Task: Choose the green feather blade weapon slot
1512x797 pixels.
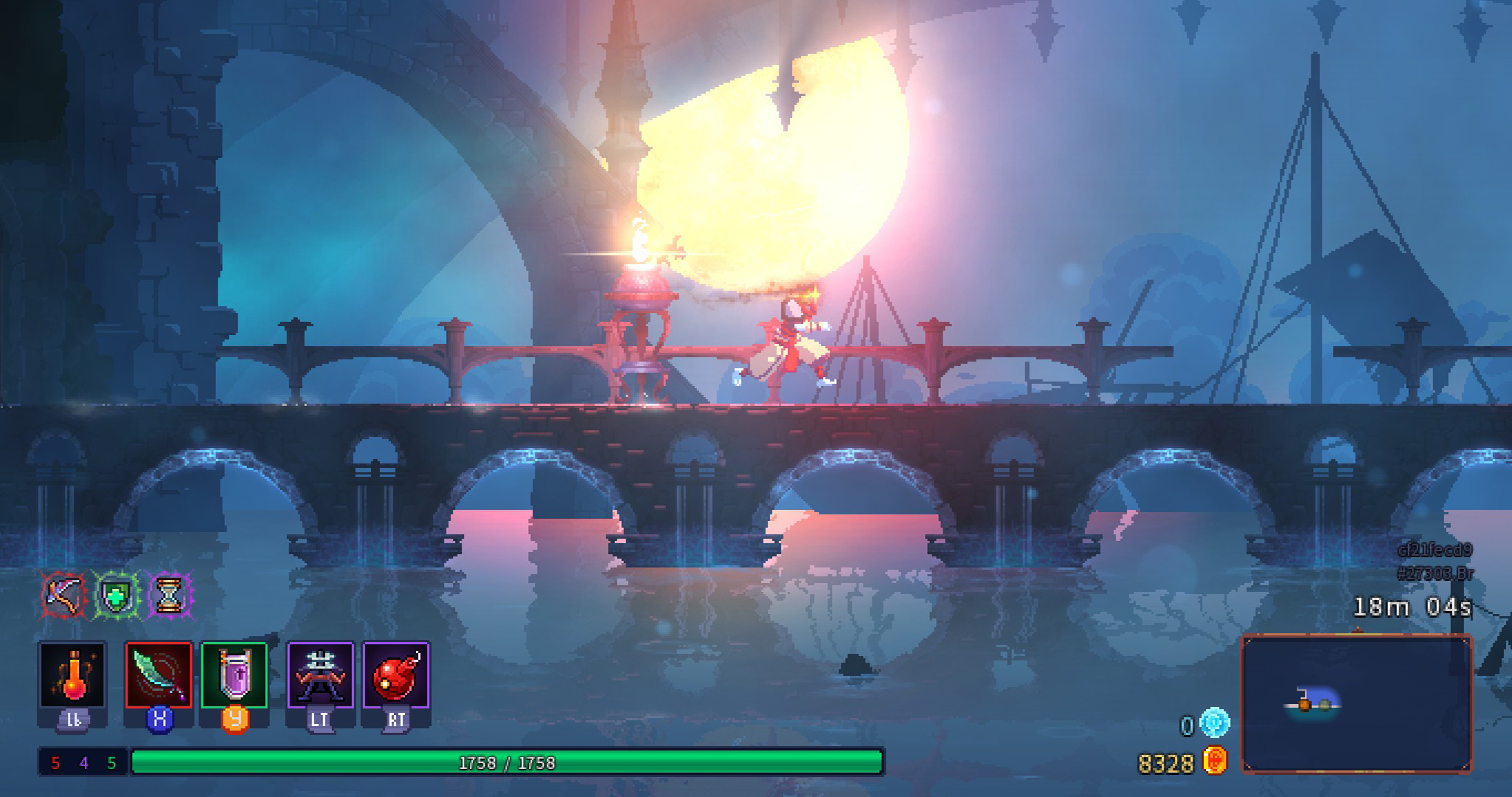Action: tap(159, 675)
